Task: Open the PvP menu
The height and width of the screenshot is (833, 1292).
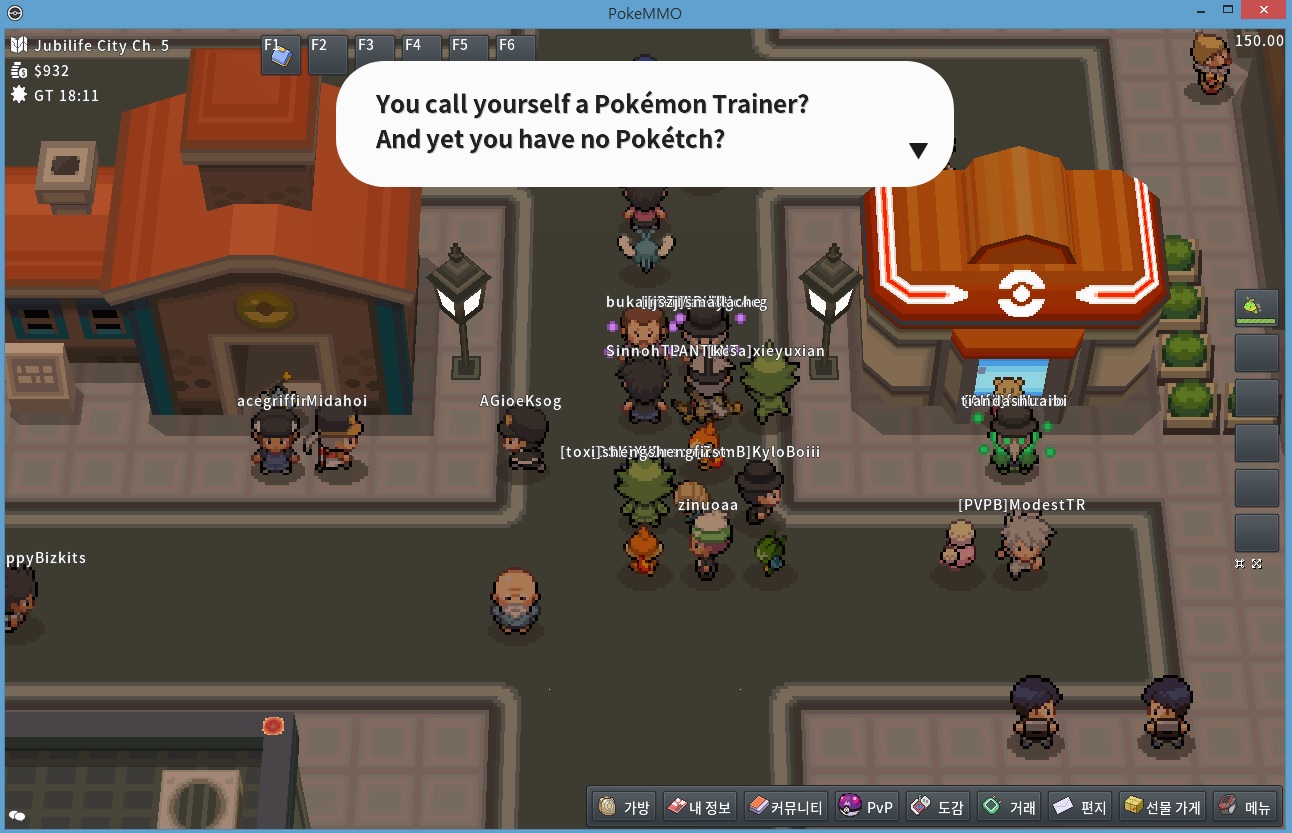Action: (866, 806)
